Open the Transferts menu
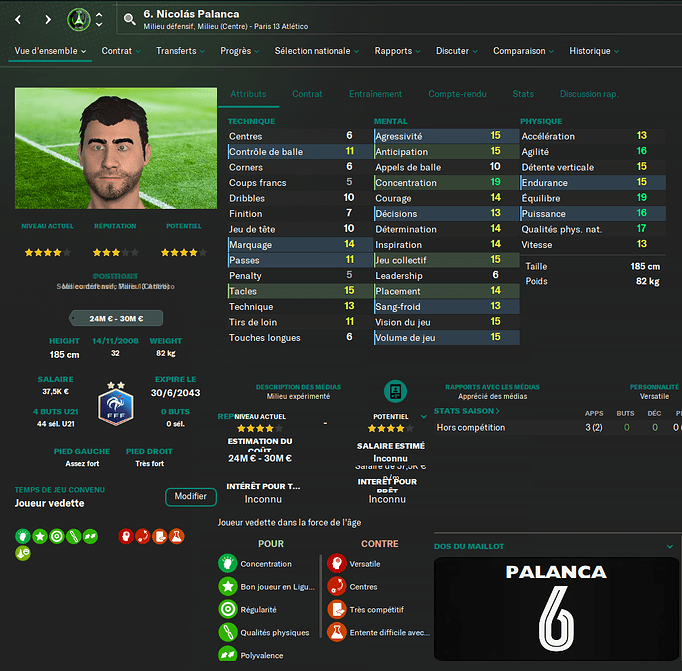This screenshot has height=671, width=682. [181, 51]
